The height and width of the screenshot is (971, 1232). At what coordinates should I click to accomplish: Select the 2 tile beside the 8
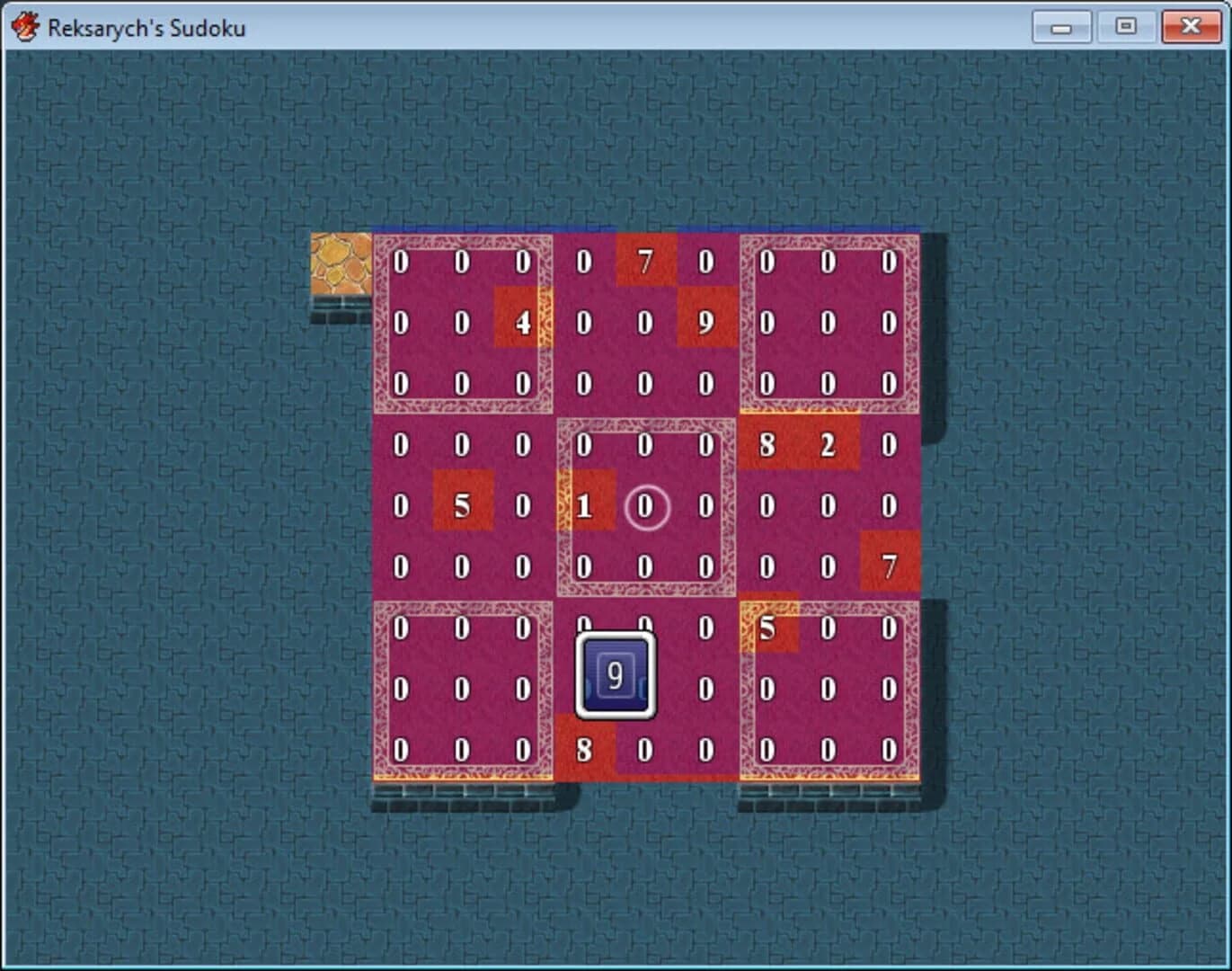click(x=827, y=444)
